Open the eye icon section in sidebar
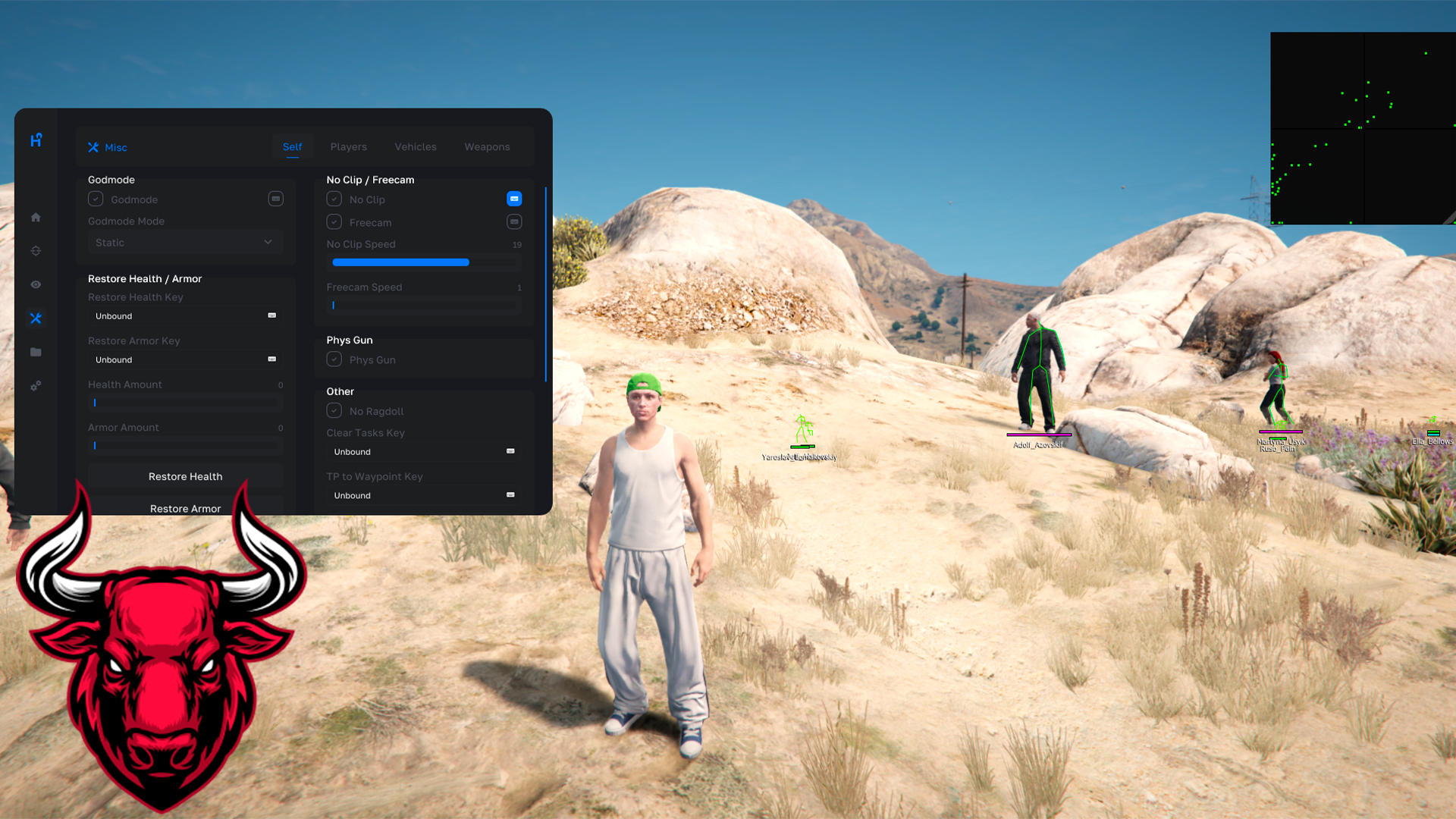The width and height of the screenshot is (1456, 819). pyautogui.click(x=36, y=284)
